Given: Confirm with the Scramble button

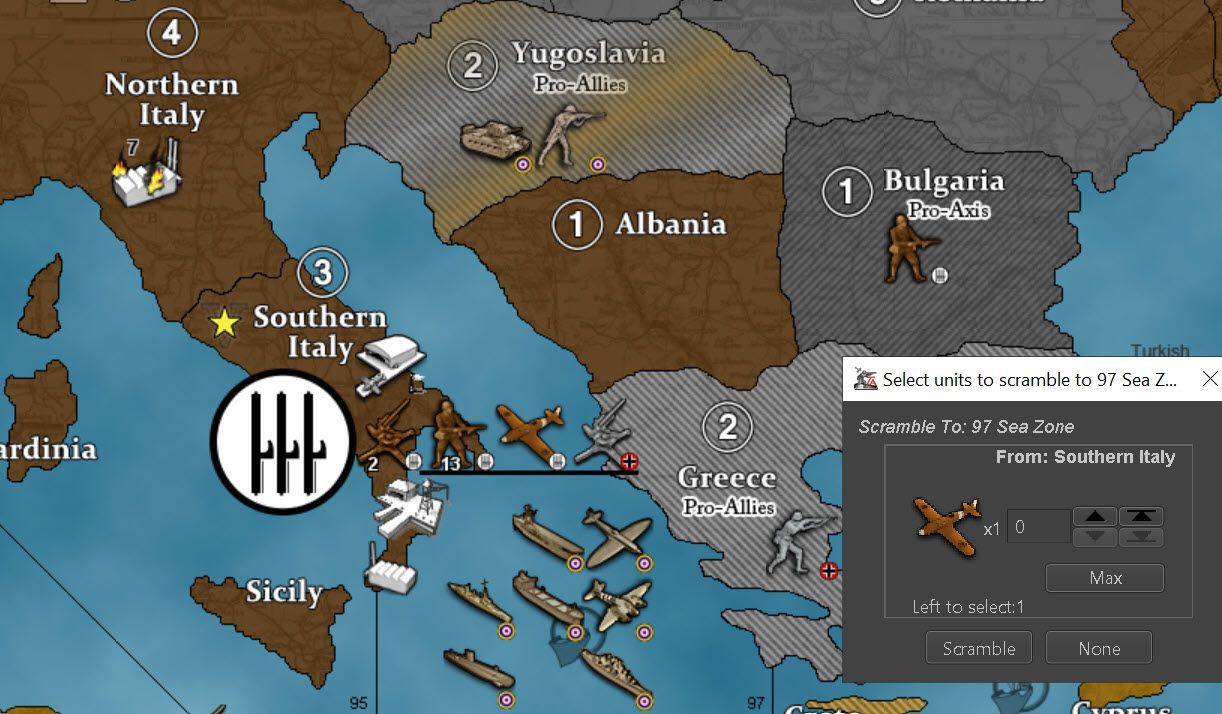Looking at the screenshot, I should coord(978,648).
